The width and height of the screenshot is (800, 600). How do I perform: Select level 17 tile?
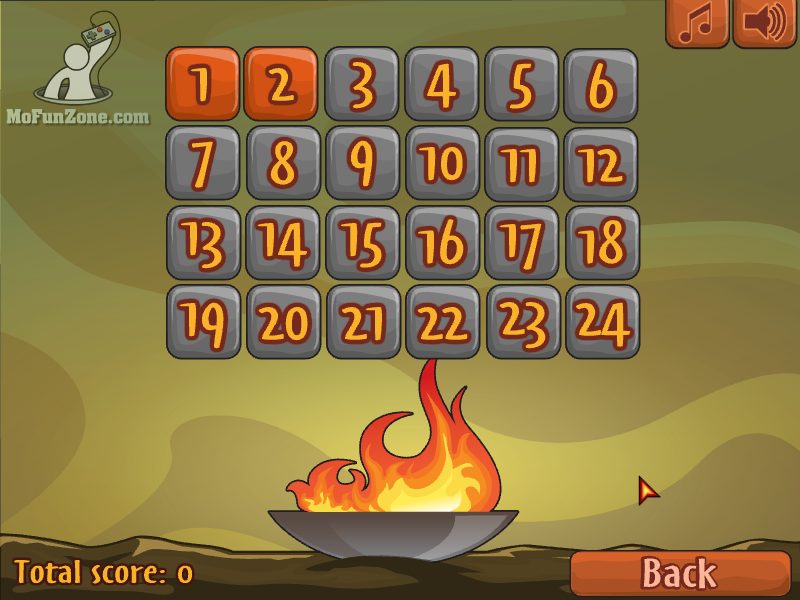(521, 243)
